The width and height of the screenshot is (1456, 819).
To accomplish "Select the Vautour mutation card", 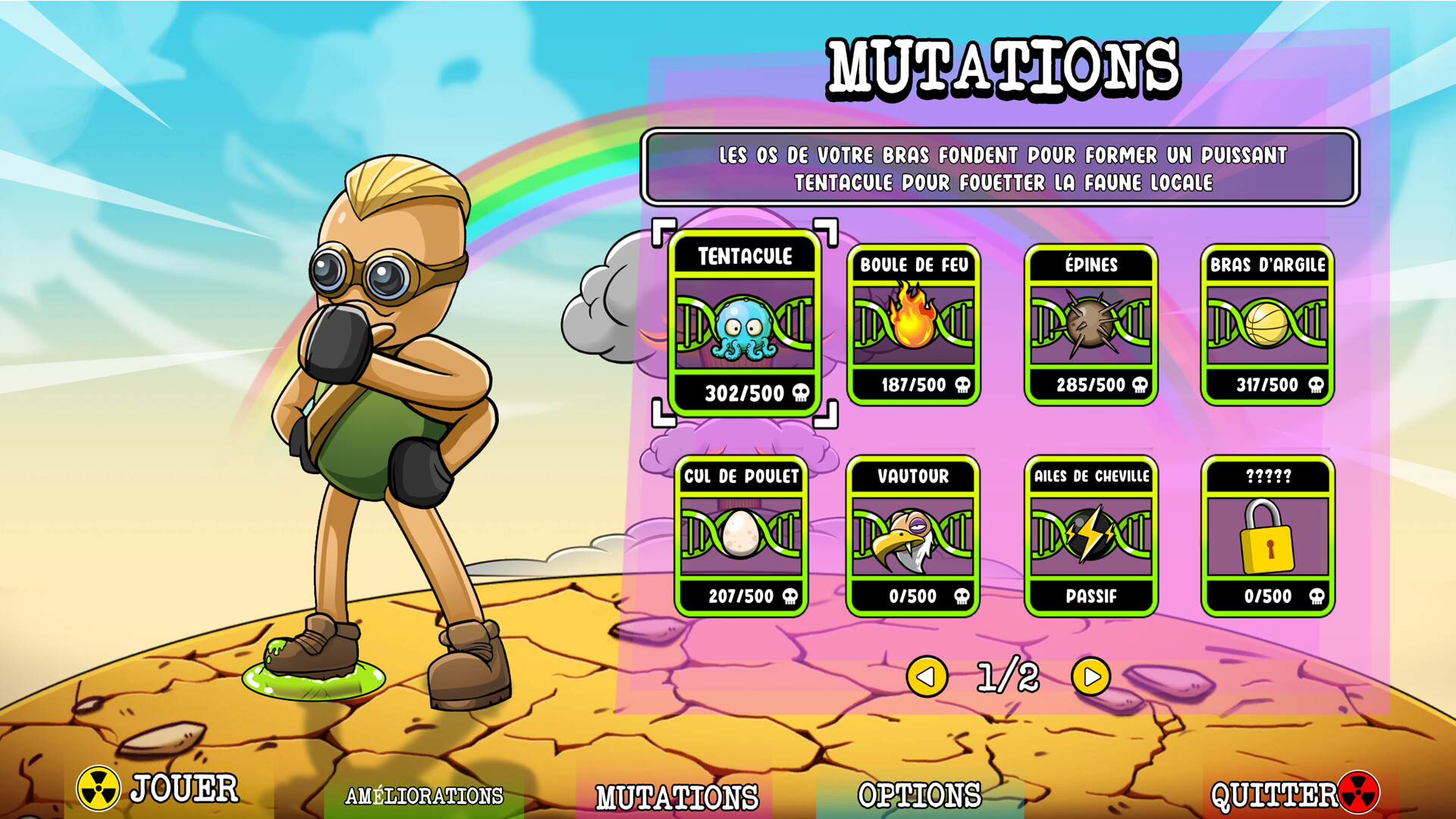I will pyautogui.click(x=913, y=535).
